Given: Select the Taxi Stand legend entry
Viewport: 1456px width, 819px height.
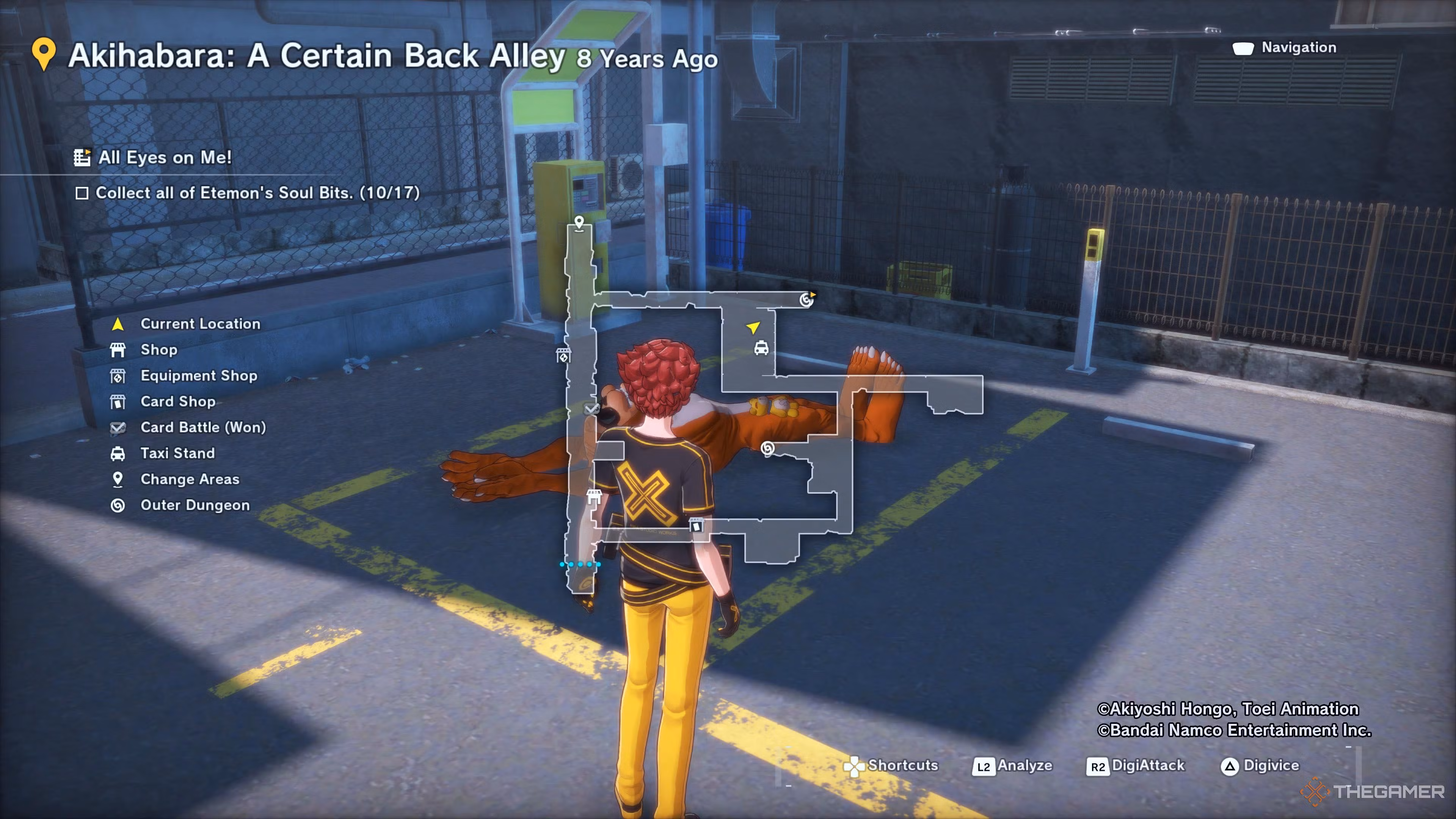Looking at the screenshot, I should click(x=177, y=453).
